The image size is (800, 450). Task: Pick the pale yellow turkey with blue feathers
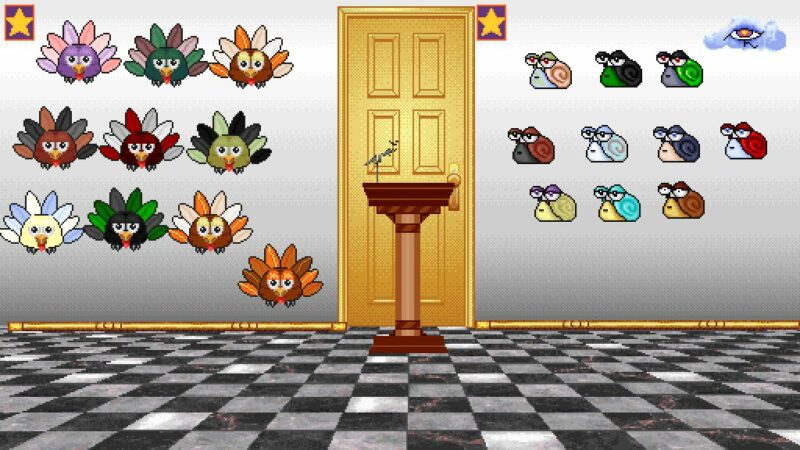40,223
